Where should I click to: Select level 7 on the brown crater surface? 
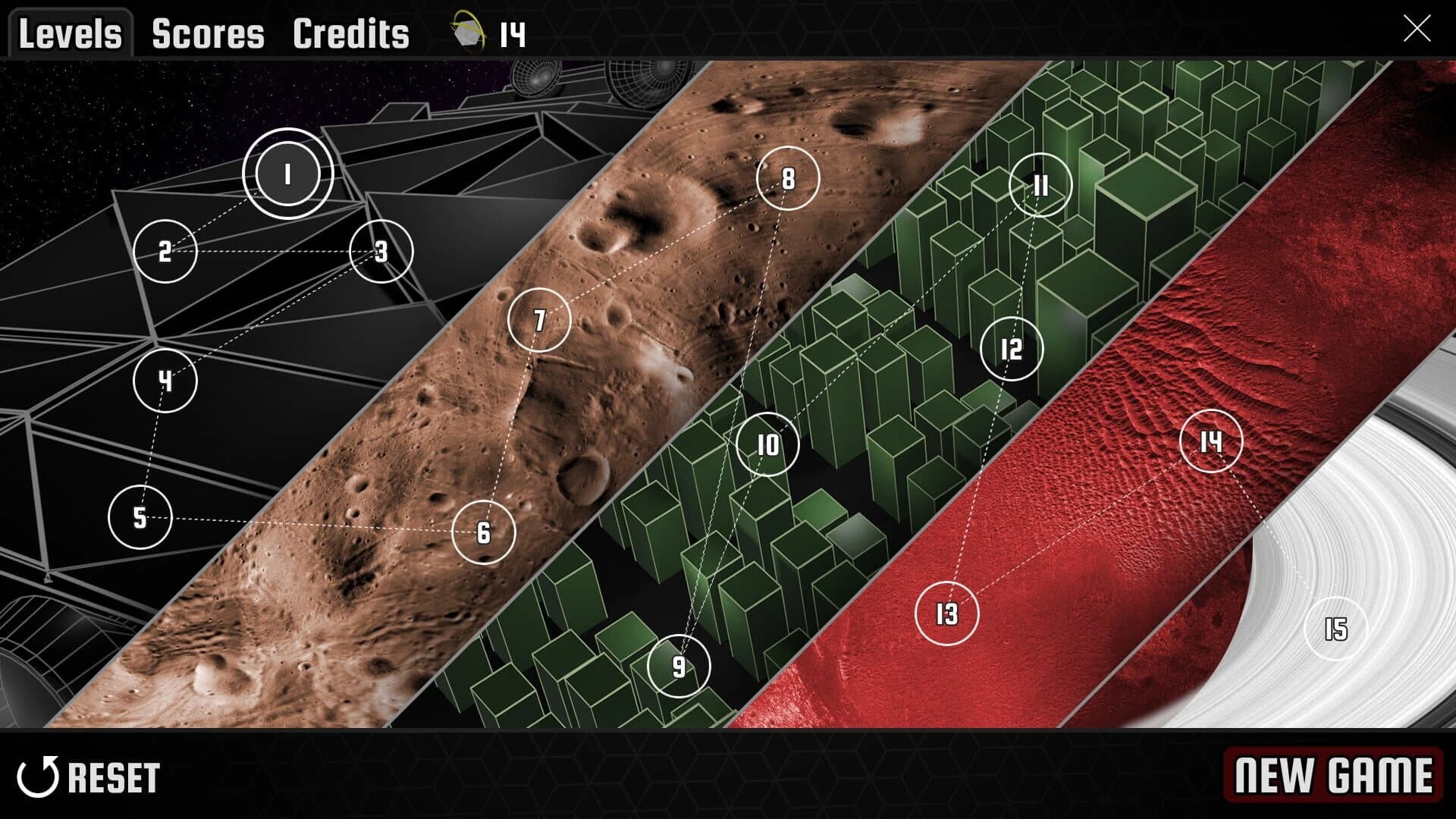pyautogui.click(x=540, y=319)
